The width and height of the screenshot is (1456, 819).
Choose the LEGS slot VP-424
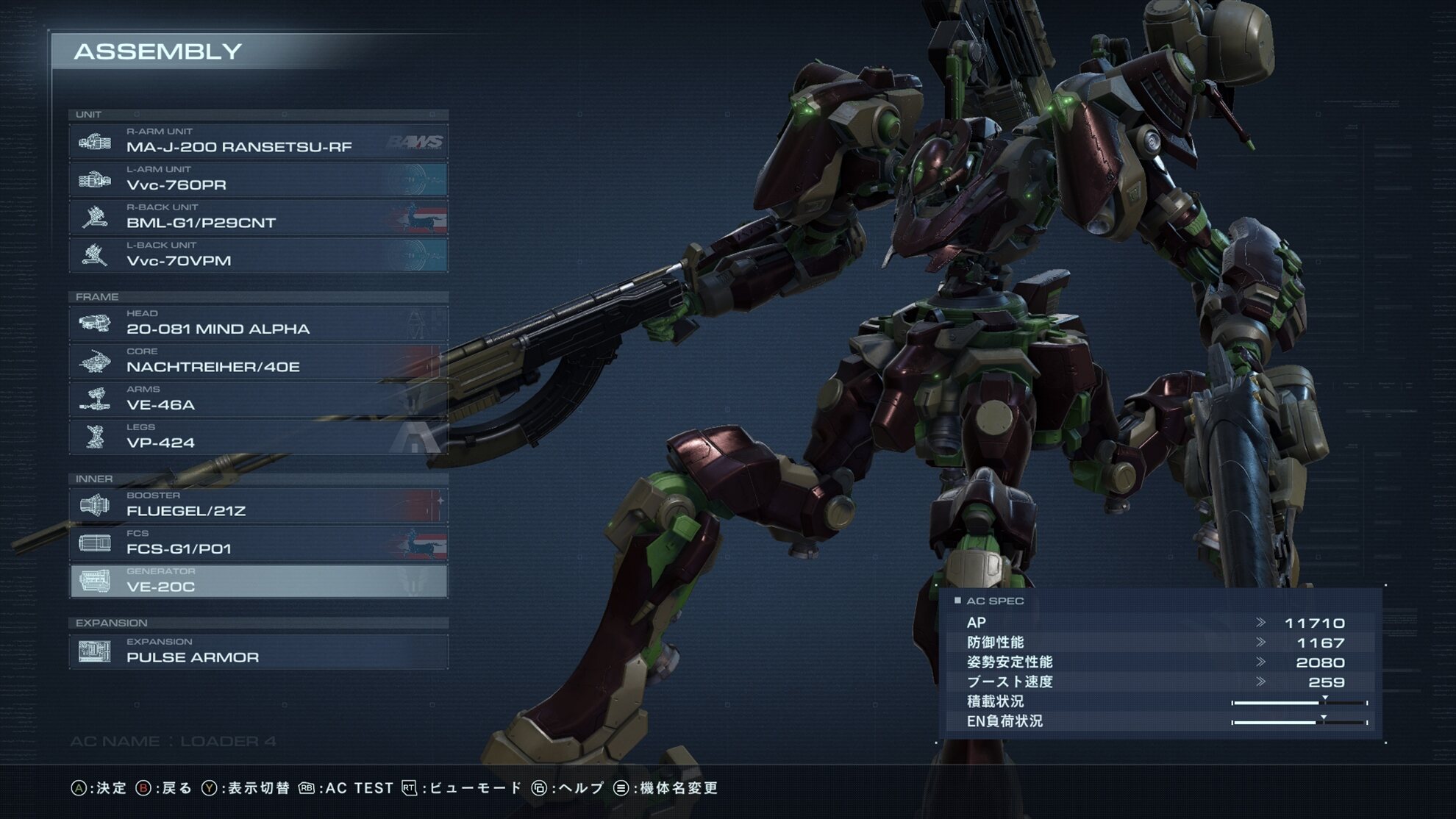pyautogui.click(x=258, y=437)
